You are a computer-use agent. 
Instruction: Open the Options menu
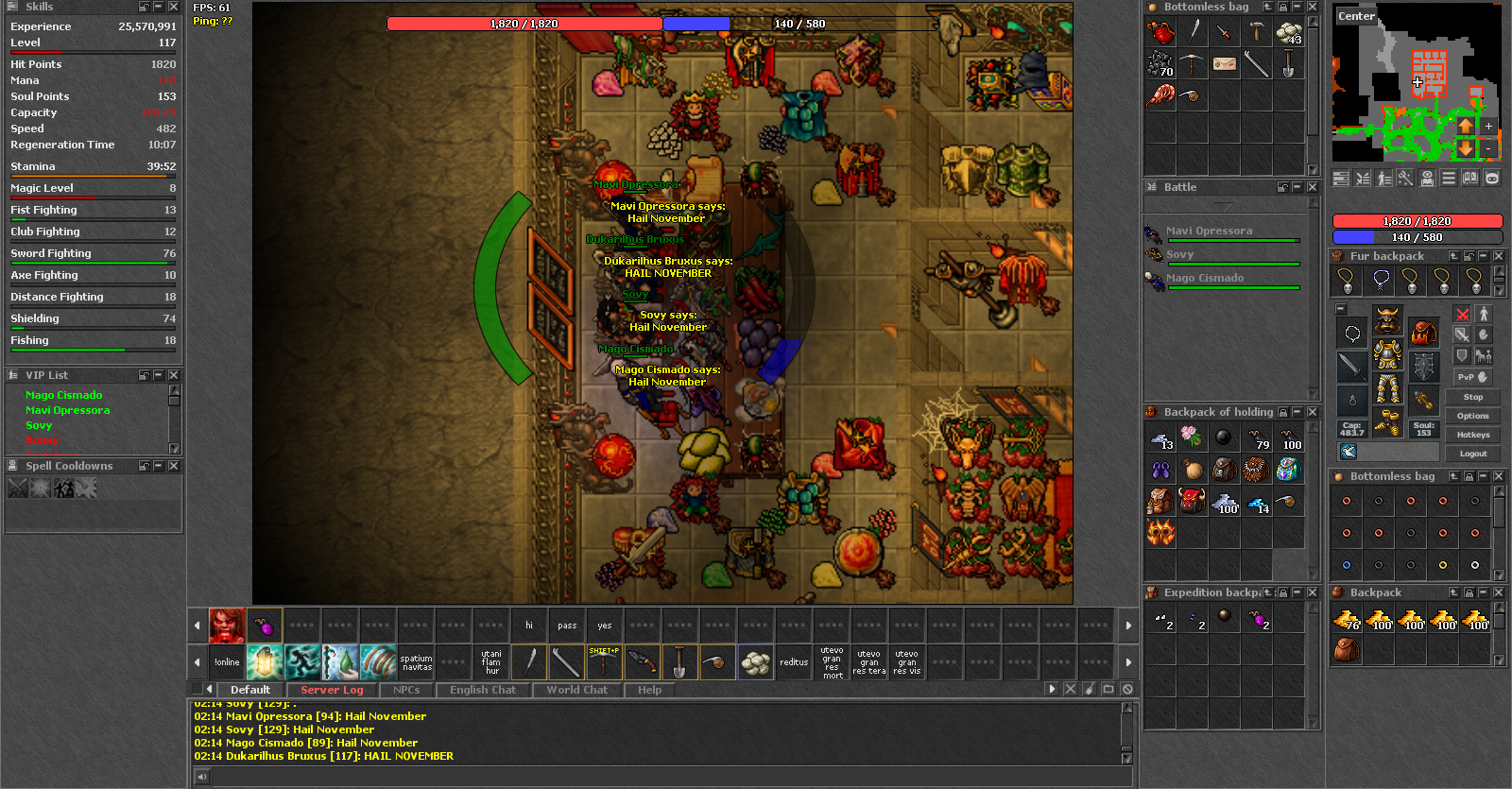pos(1472,416)
